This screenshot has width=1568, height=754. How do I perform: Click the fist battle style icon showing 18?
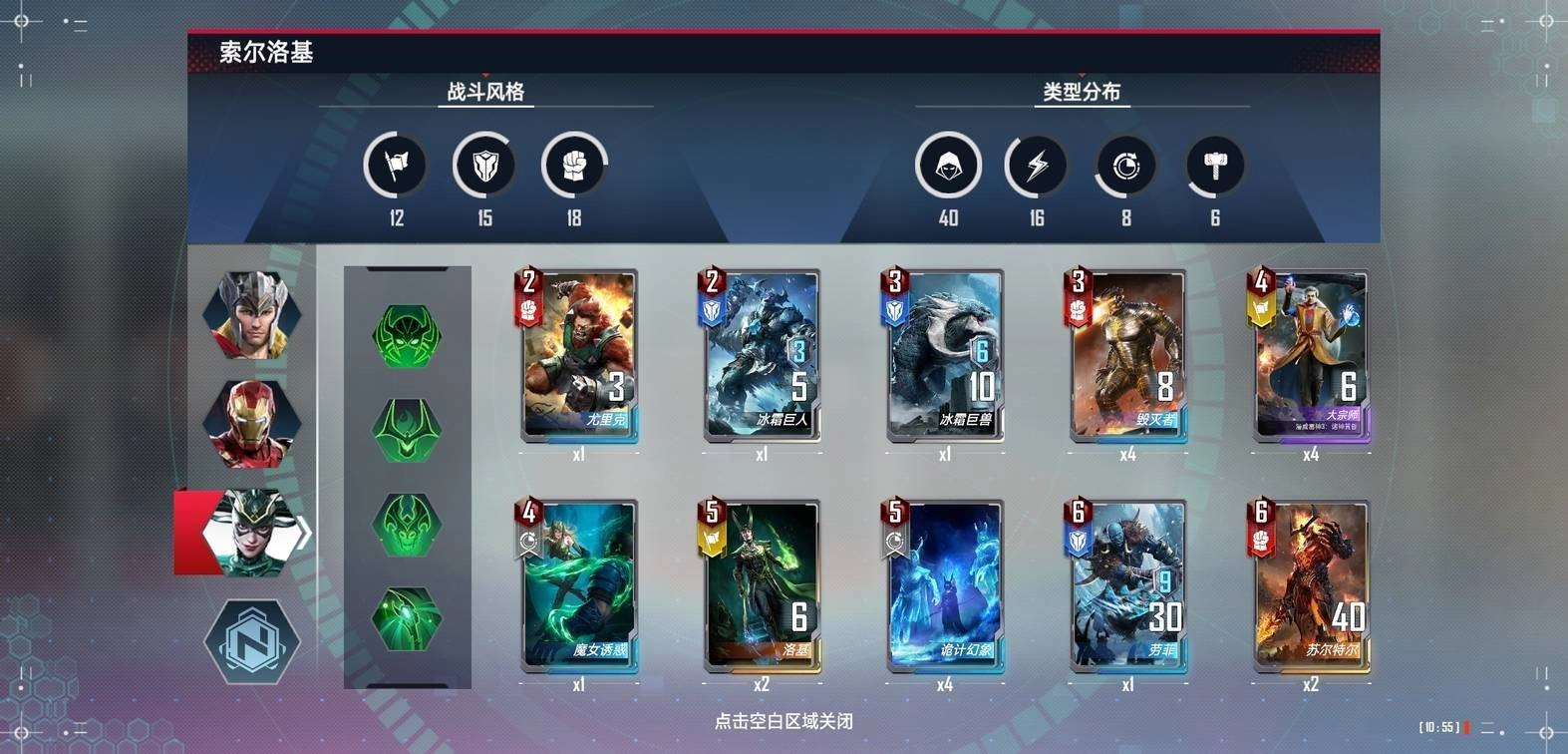pyautogui.click(x=572, y=166)
